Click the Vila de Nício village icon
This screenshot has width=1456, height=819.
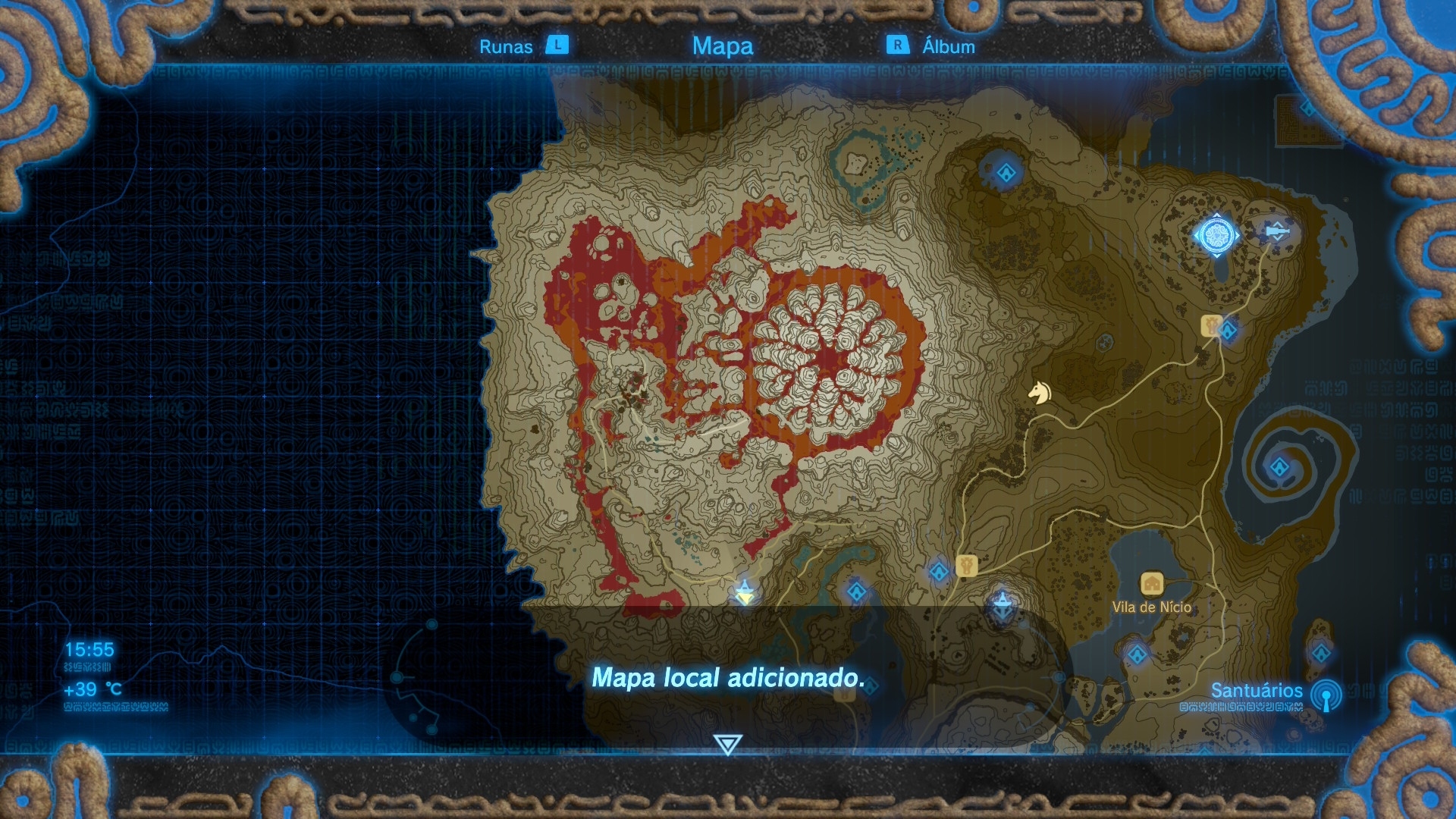point(1152,584)
